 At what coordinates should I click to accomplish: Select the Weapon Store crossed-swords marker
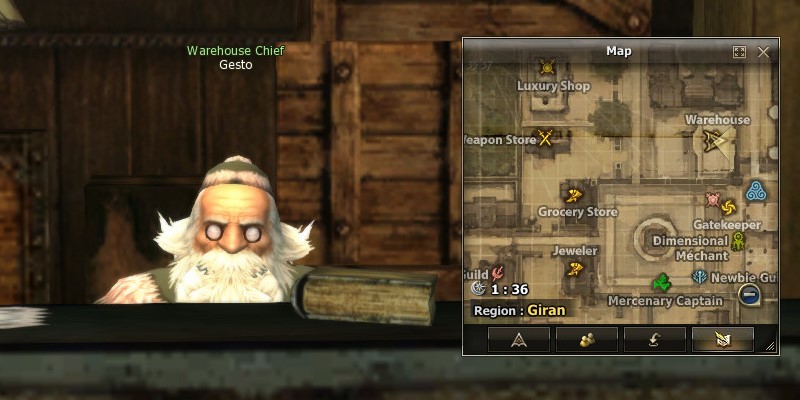point(546,138)
